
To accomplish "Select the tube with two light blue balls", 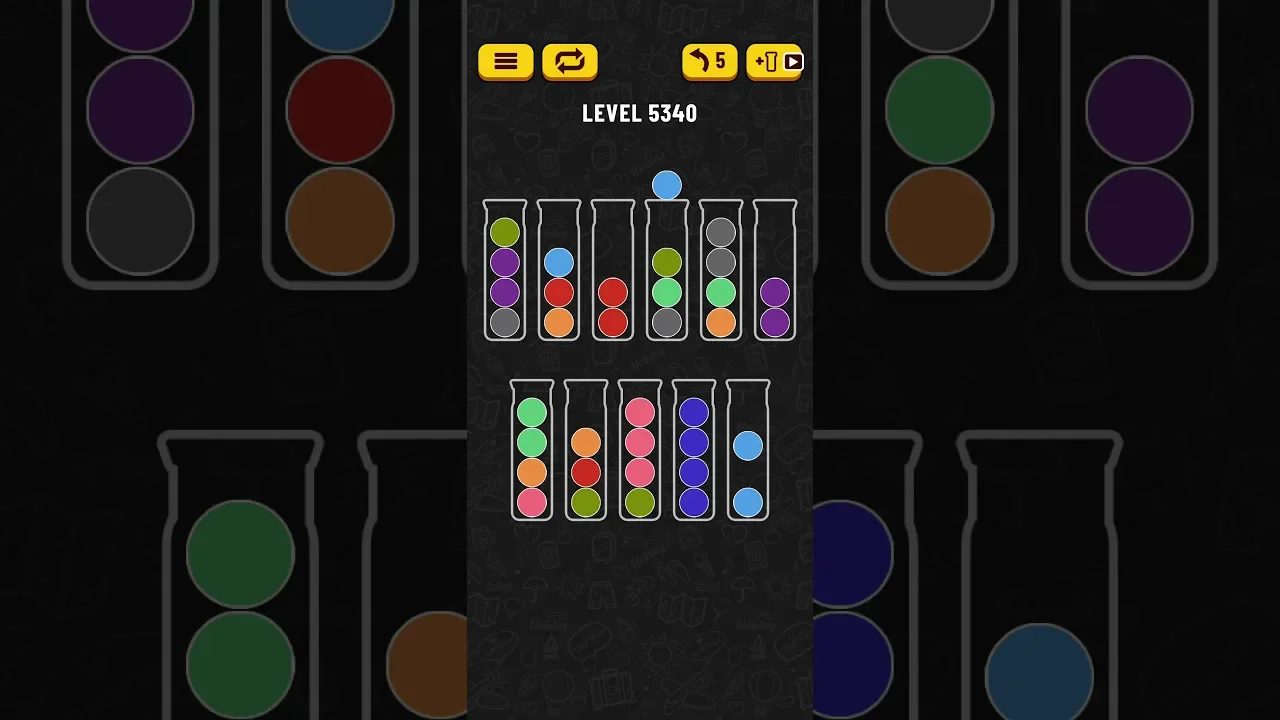I will (748, 451).
